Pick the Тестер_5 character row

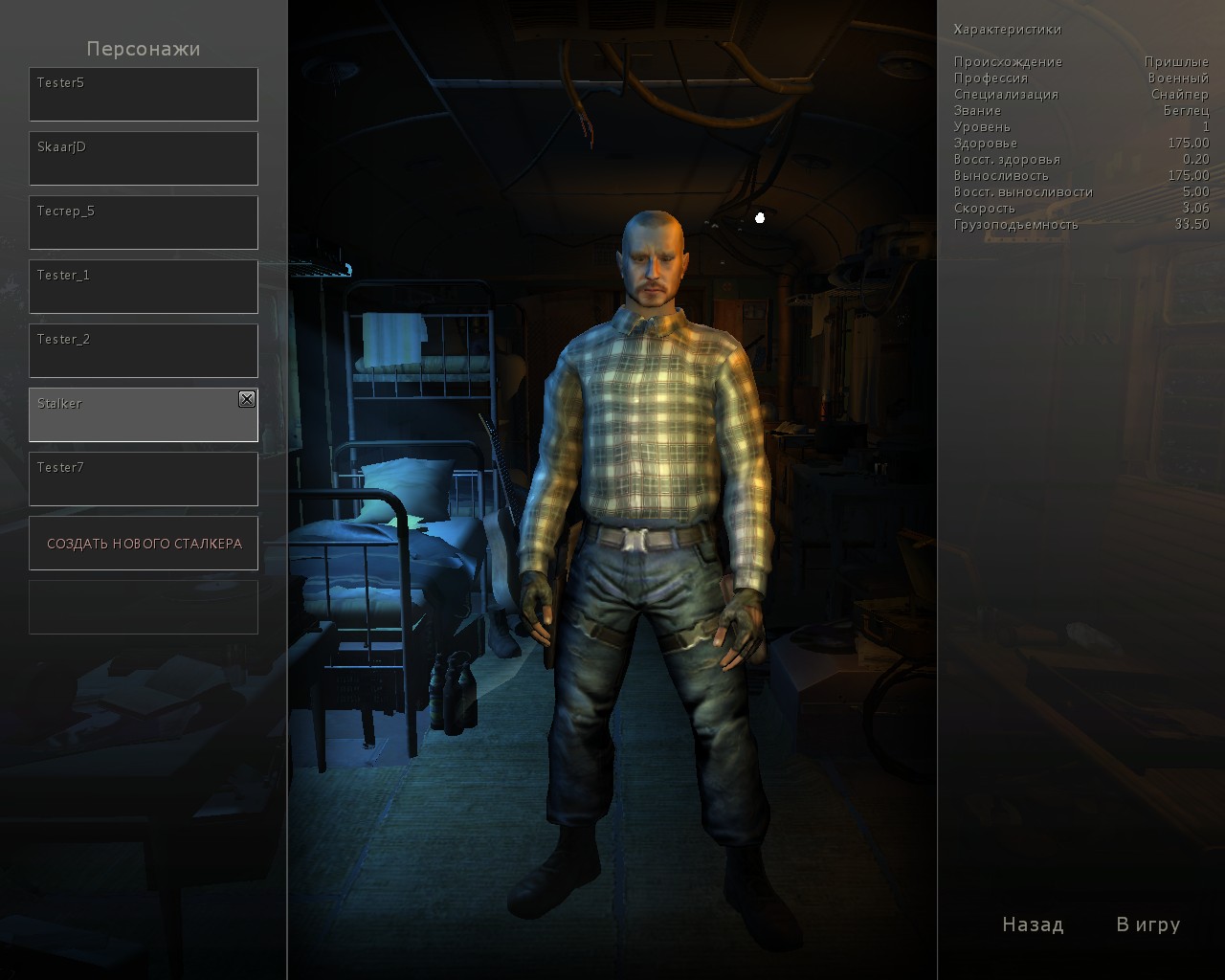(x=144, y=223)
